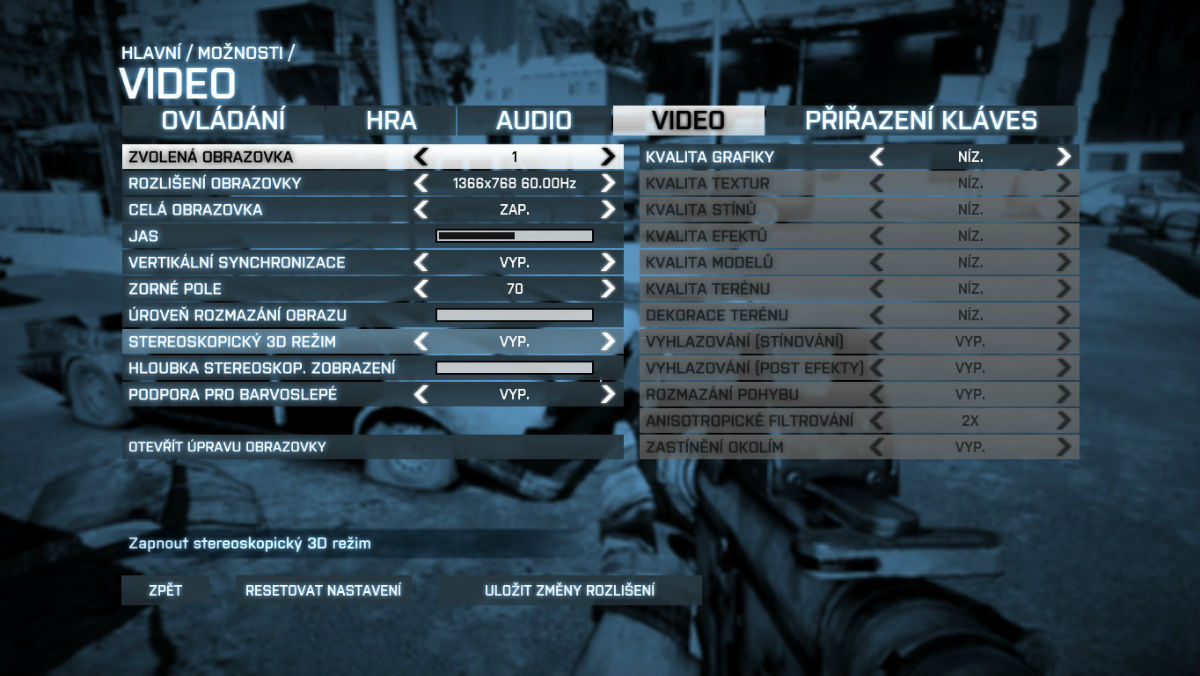Click the left arrow for Celá obrazovka

click(x=421, y=210)
